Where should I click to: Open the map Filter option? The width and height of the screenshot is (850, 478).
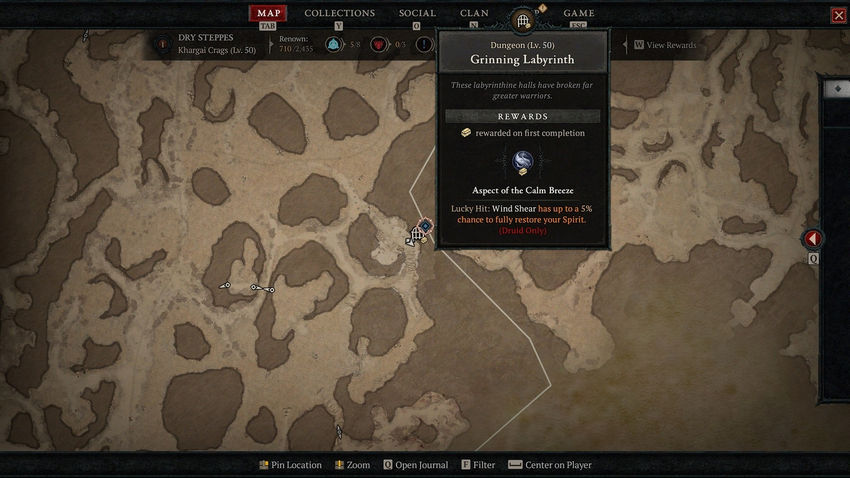pos(478,465)
